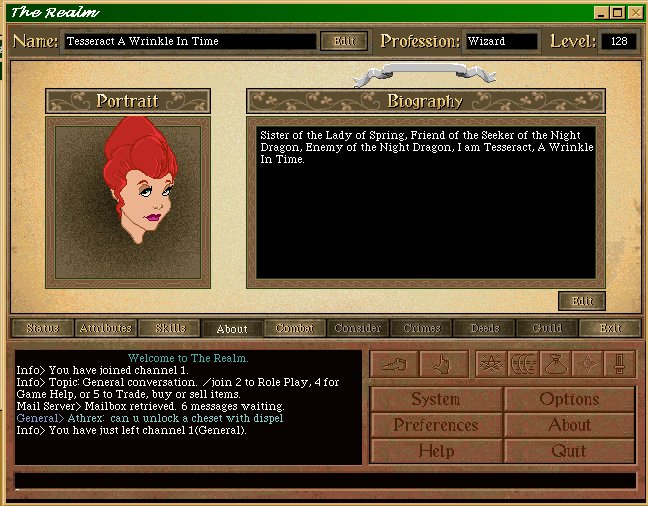Open the Preferences menu
Image resolution: width=648 pixels, height=506 pixels.
click(436, 425)
